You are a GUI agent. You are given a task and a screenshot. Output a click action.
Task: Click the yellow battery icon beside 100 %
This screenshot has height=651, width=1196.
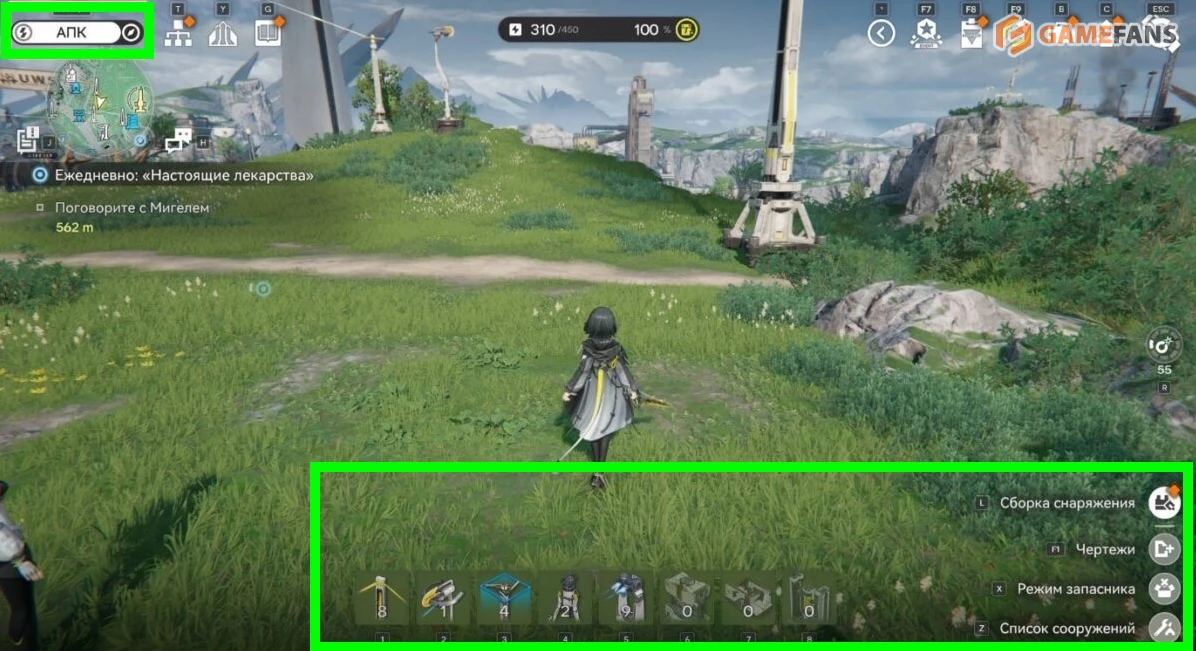pyautogui.click(x=686, y=30)
